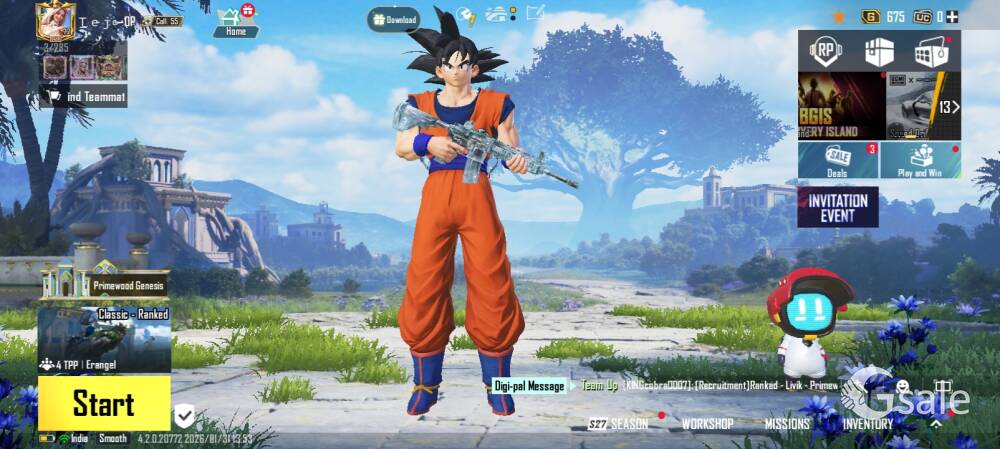
Task: Open the Home menu
Action: tap(236, 20)
